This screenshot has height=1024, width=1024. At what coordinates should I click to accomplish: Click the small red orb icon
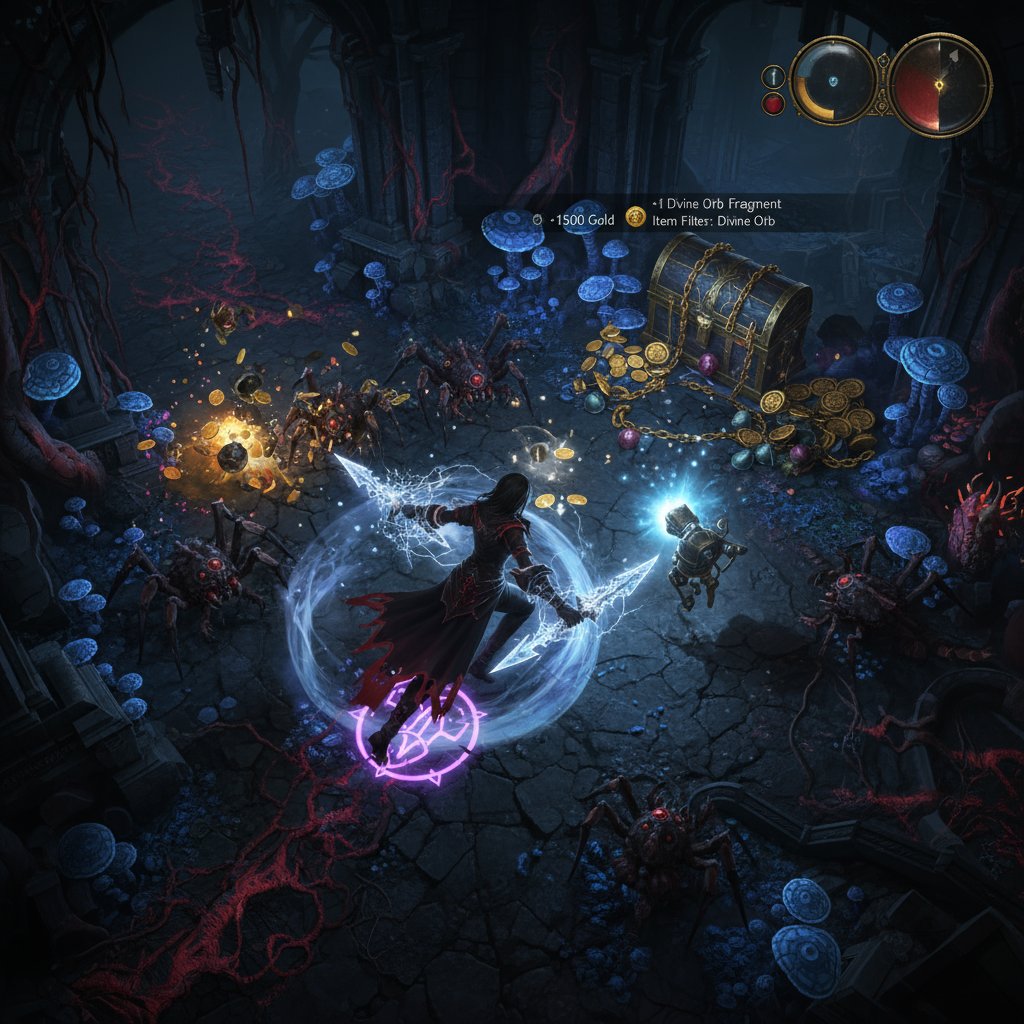click(x=773, y=104)
